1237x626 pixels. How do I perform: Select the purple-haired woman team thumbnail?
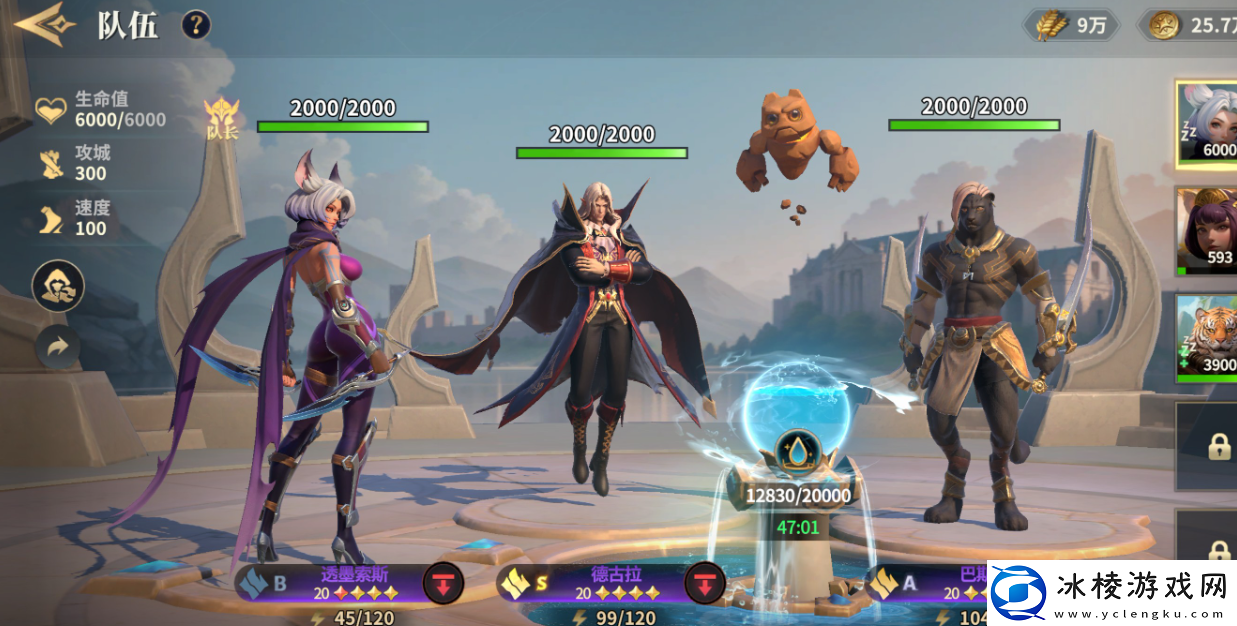coord(1207,230)
